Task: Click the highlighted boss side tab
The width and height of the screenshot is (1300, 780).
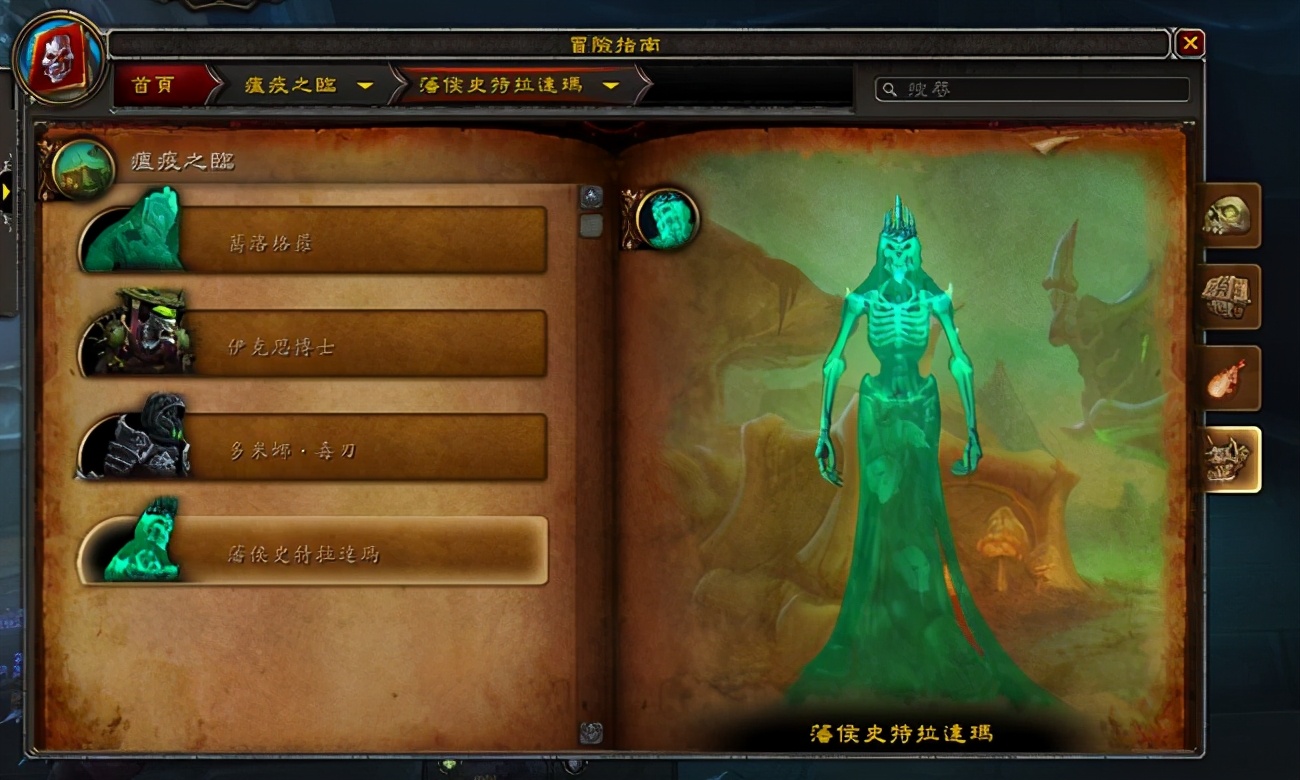Action: [1228, 458]
